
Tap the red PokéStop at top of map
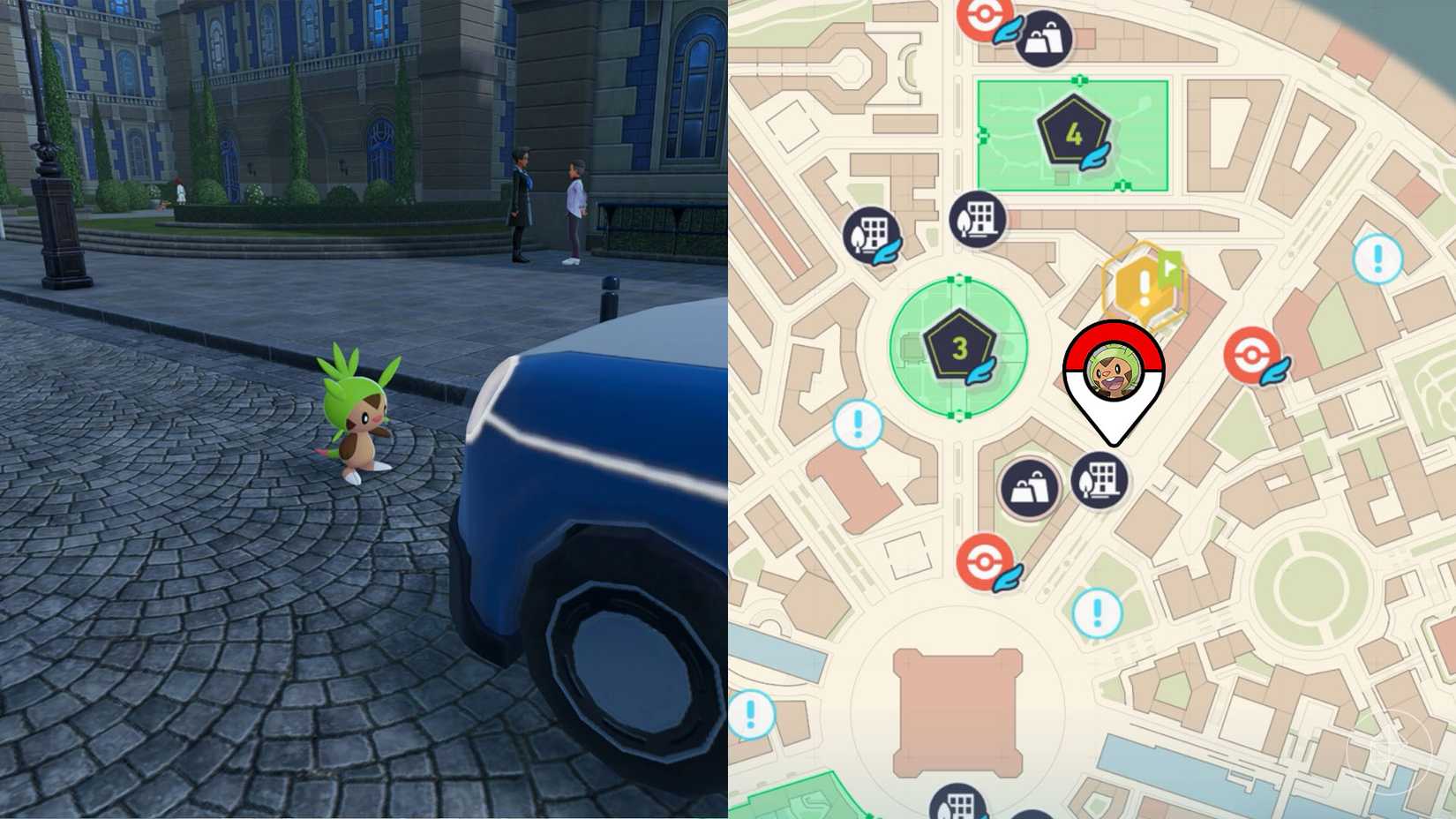pos(987,16)
